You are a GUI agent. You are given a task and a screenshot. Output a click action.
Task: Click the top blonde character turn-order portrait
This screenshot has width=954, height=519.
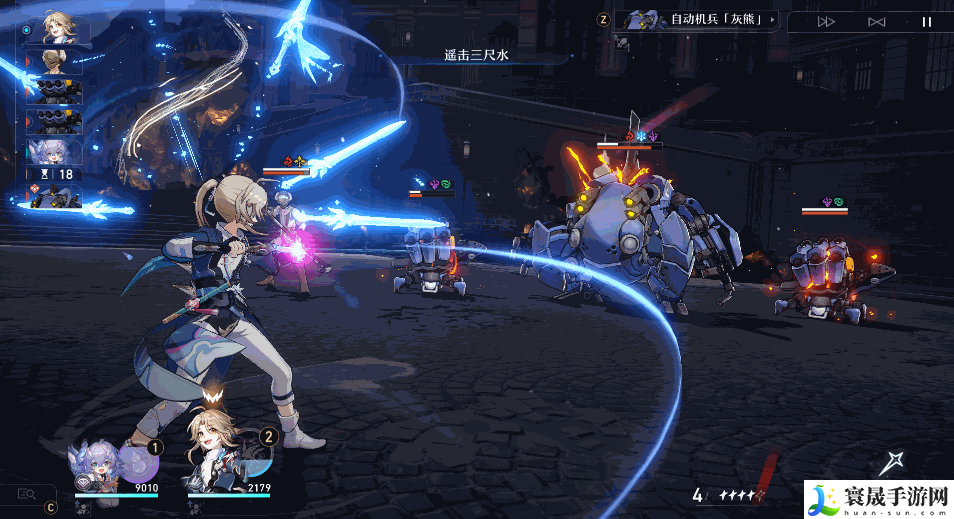pyautogui.click(x=60, y=31)
